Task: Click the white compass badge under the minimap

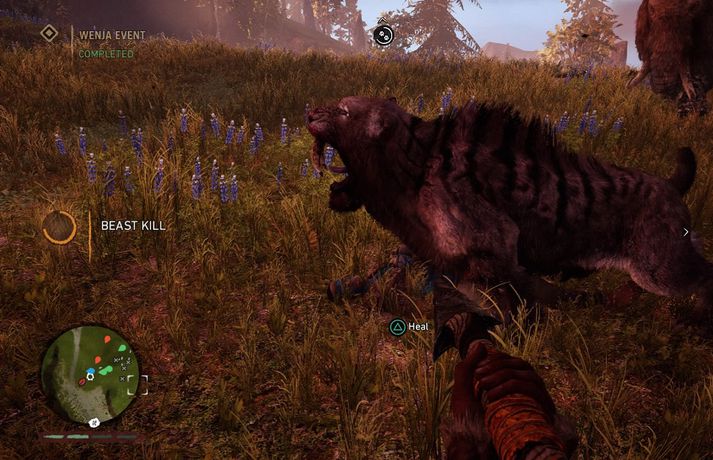Action: (93, 423)
